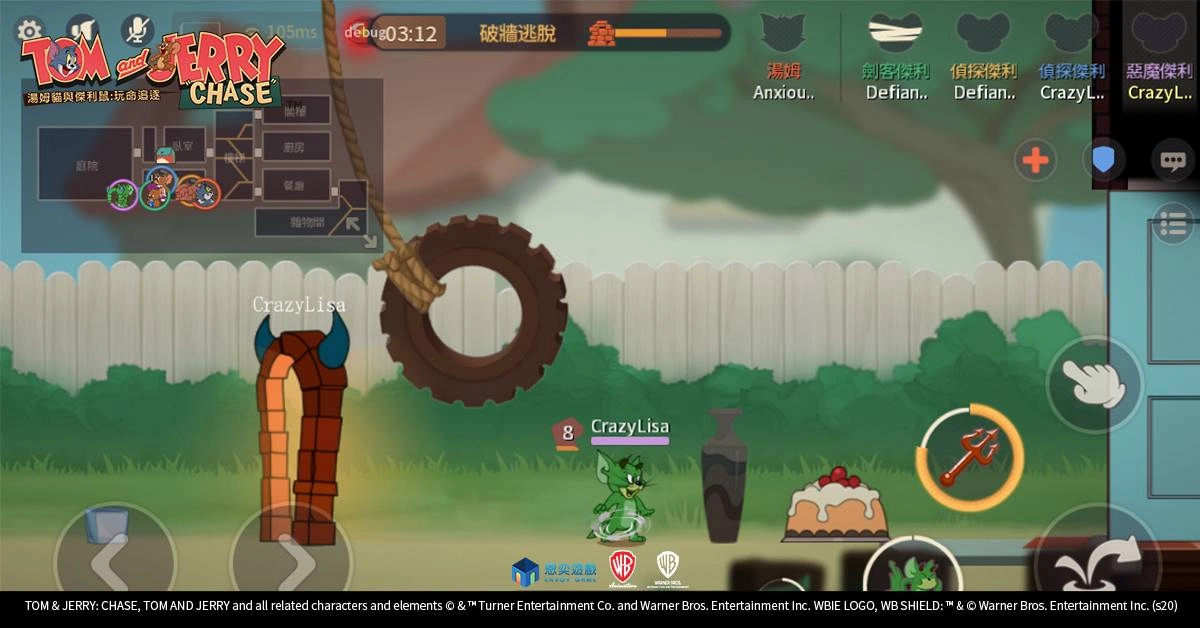Open the list menu icon
Screen dimensions: 1200x628
[x=1172, y=223]
